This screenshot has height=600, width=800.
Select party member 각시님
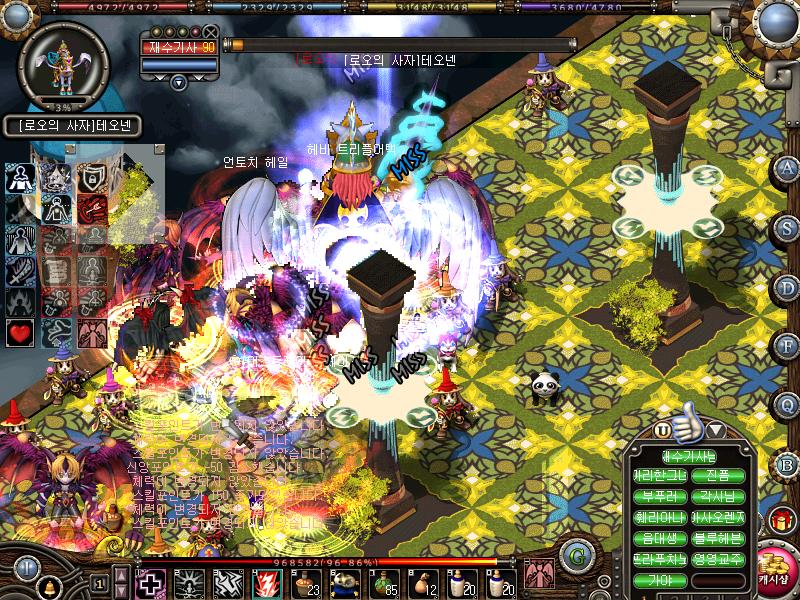tap(718, 497)
